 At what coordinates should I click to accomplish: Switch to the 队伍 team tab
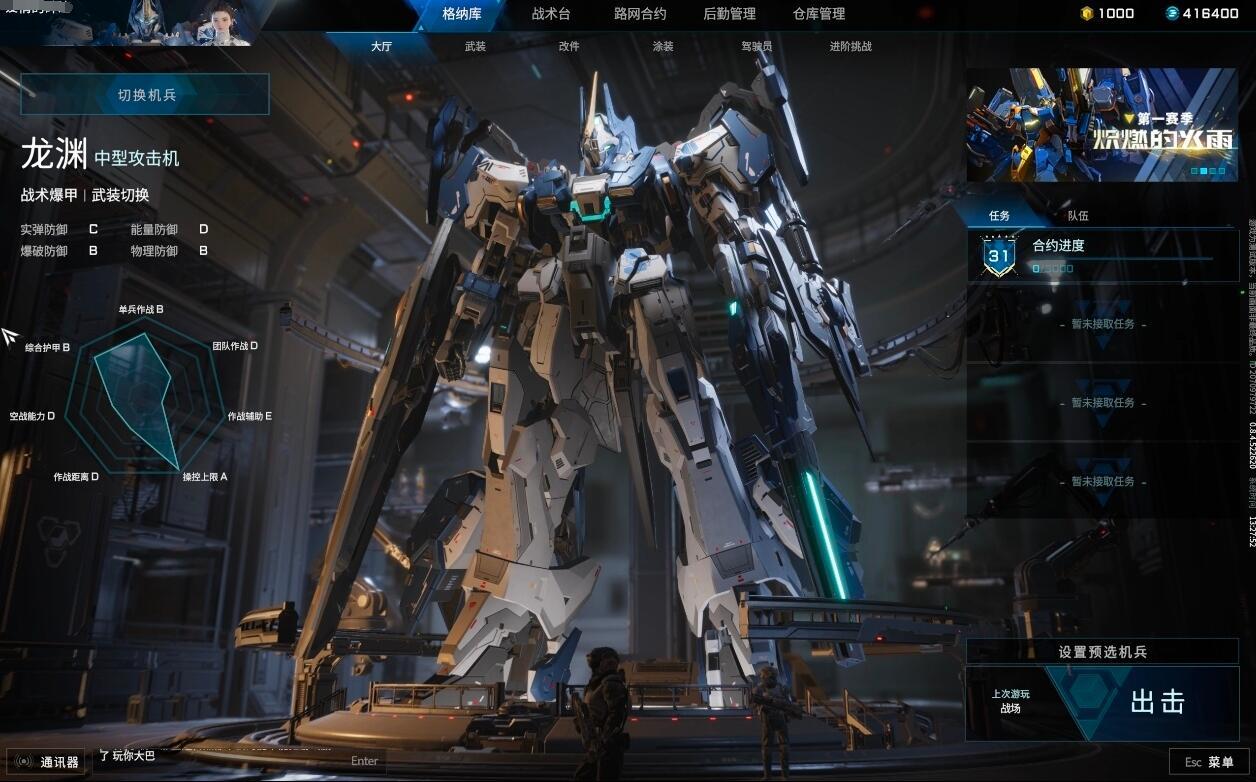click(x=1077, y=215)
